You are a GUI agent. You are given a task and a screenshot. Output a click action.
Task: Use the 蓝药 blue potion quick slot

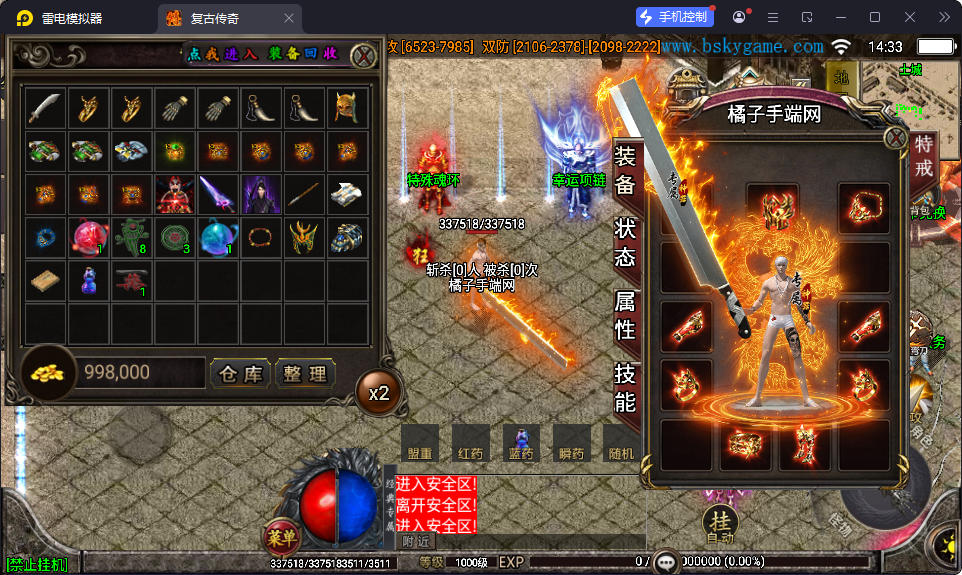520,443
